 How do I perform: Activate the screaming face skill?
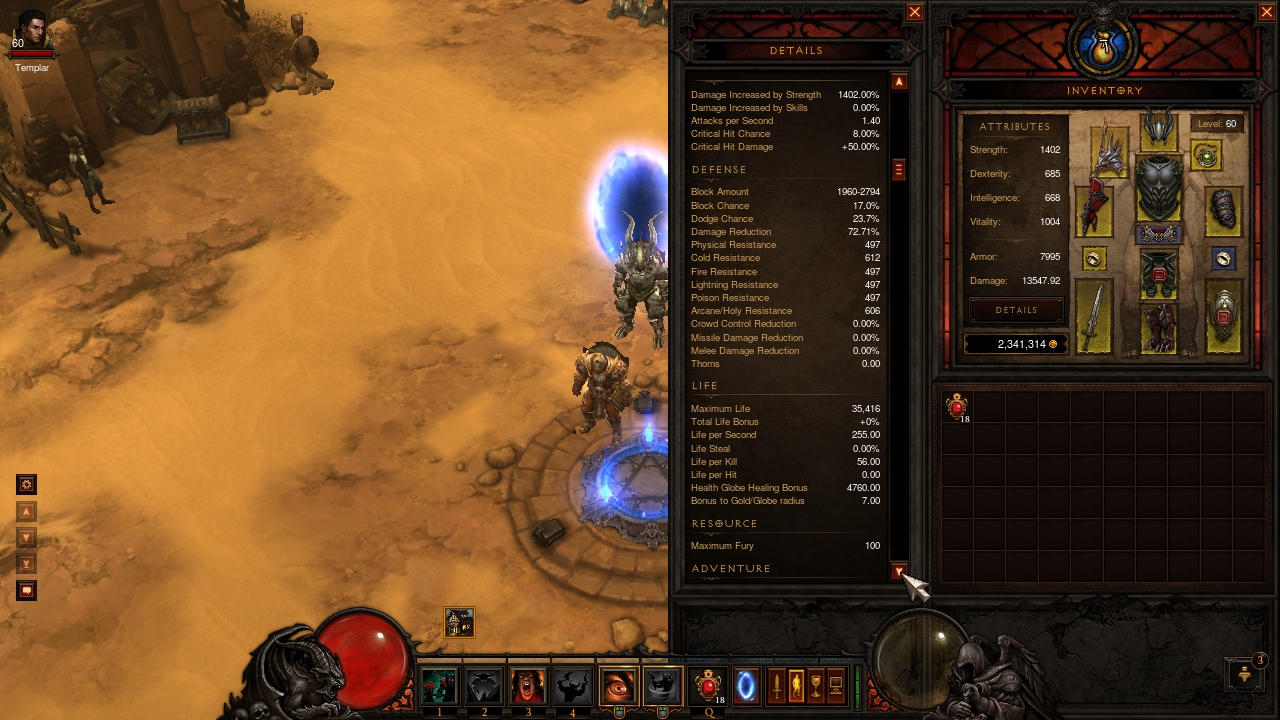(527, 687)
